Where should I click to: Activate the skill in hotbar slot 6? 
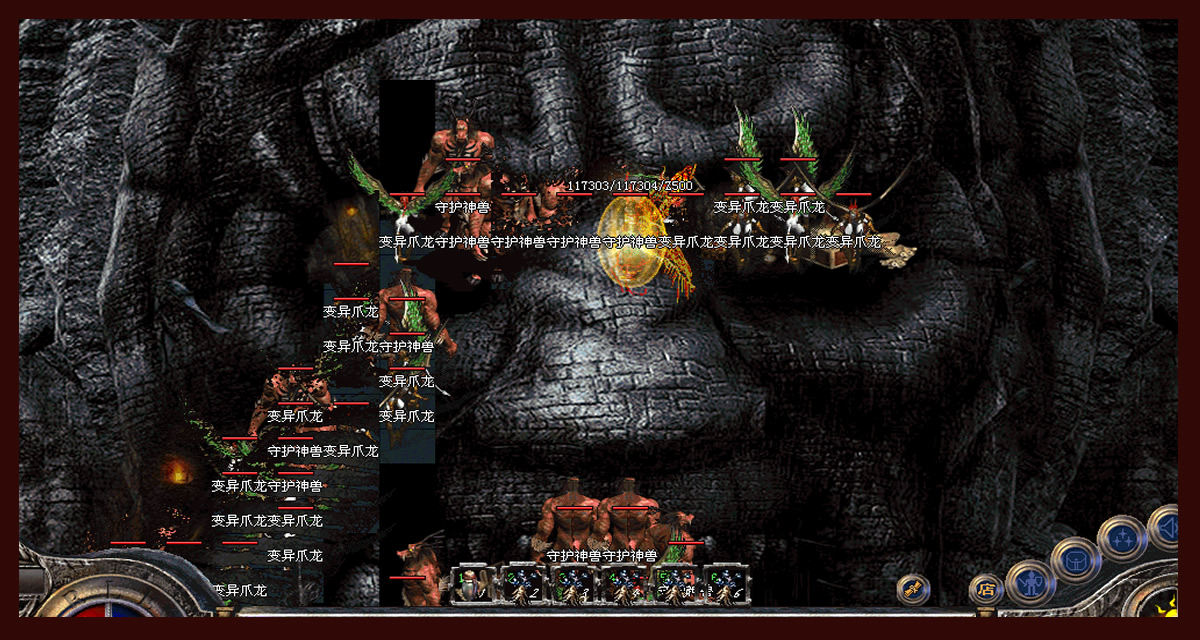725,584
